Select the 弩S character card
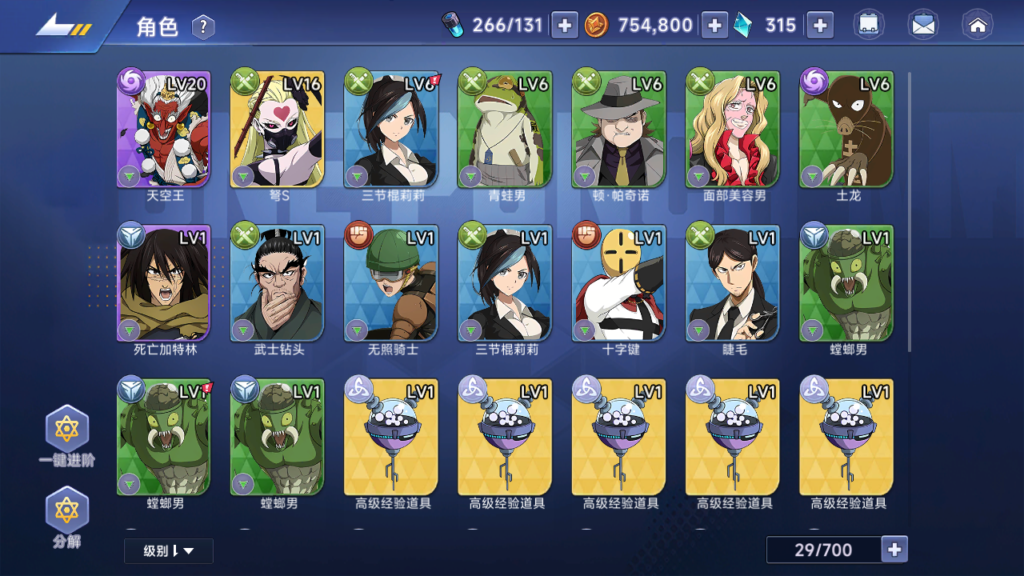Screen dimensions: 1024x576 (x=279, y=129)
